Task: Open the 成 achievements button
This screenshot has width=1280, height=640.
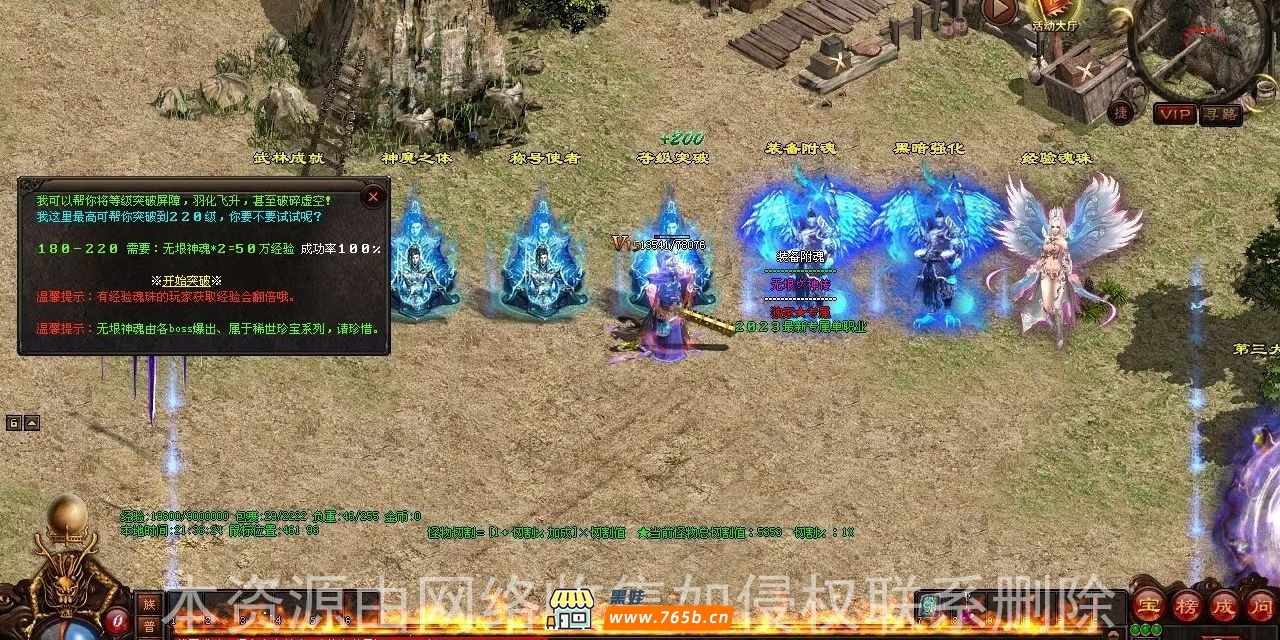Action: point(1223,604)
